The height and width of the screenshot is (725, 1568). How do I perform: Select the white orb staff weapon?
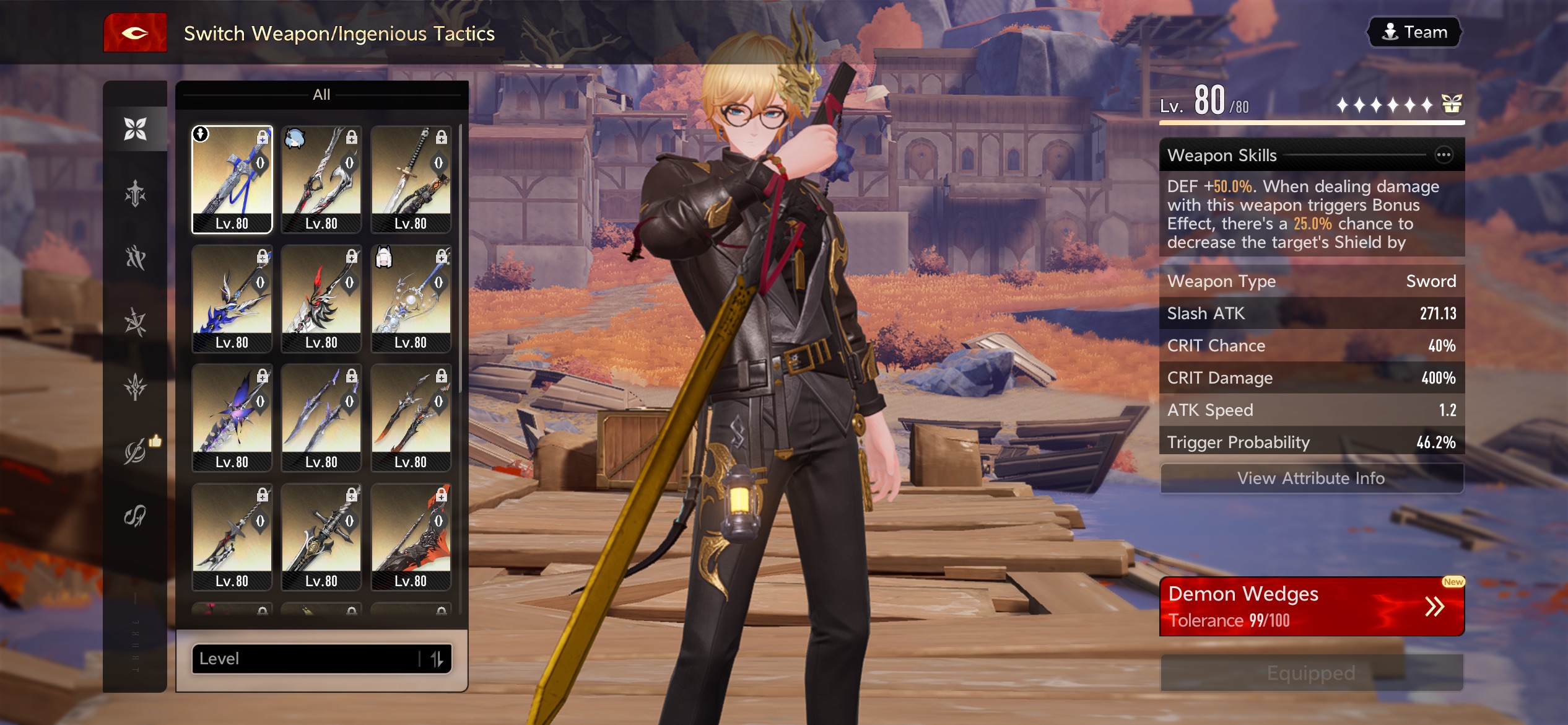(x=411, y=298)
